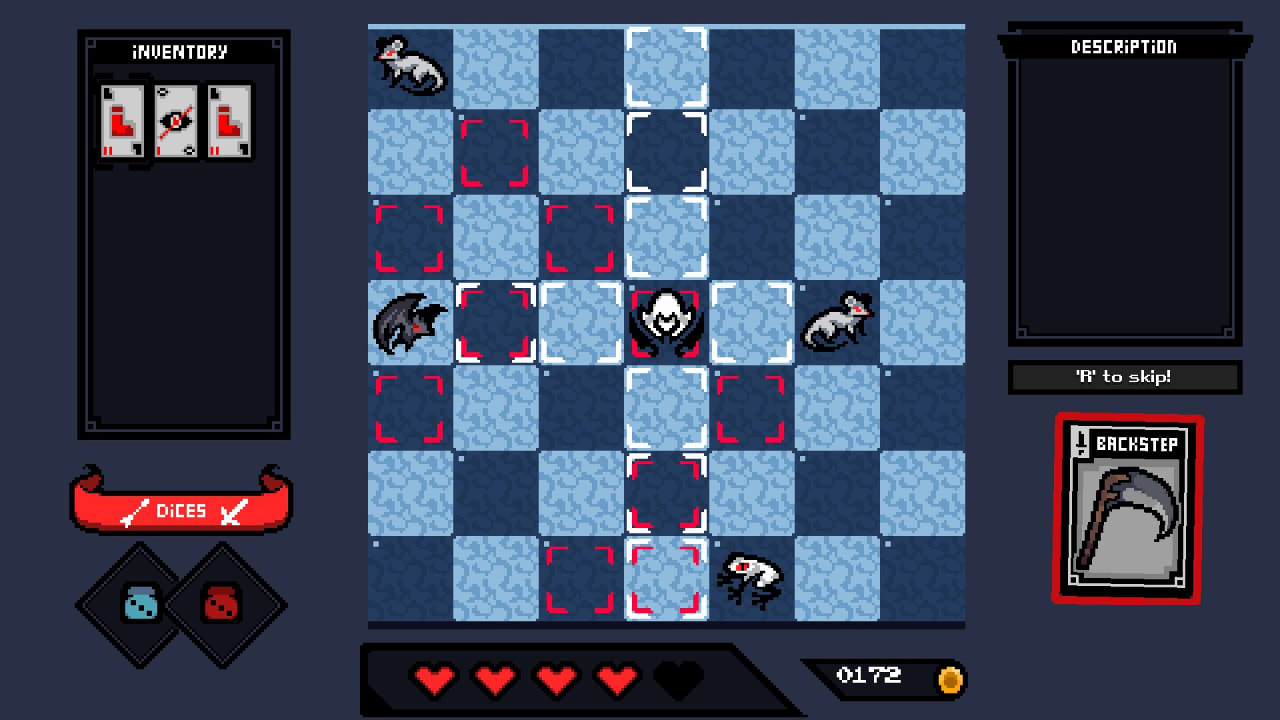
Task: Click the 'R' to skip! bar
Action: click(1125, 377)
